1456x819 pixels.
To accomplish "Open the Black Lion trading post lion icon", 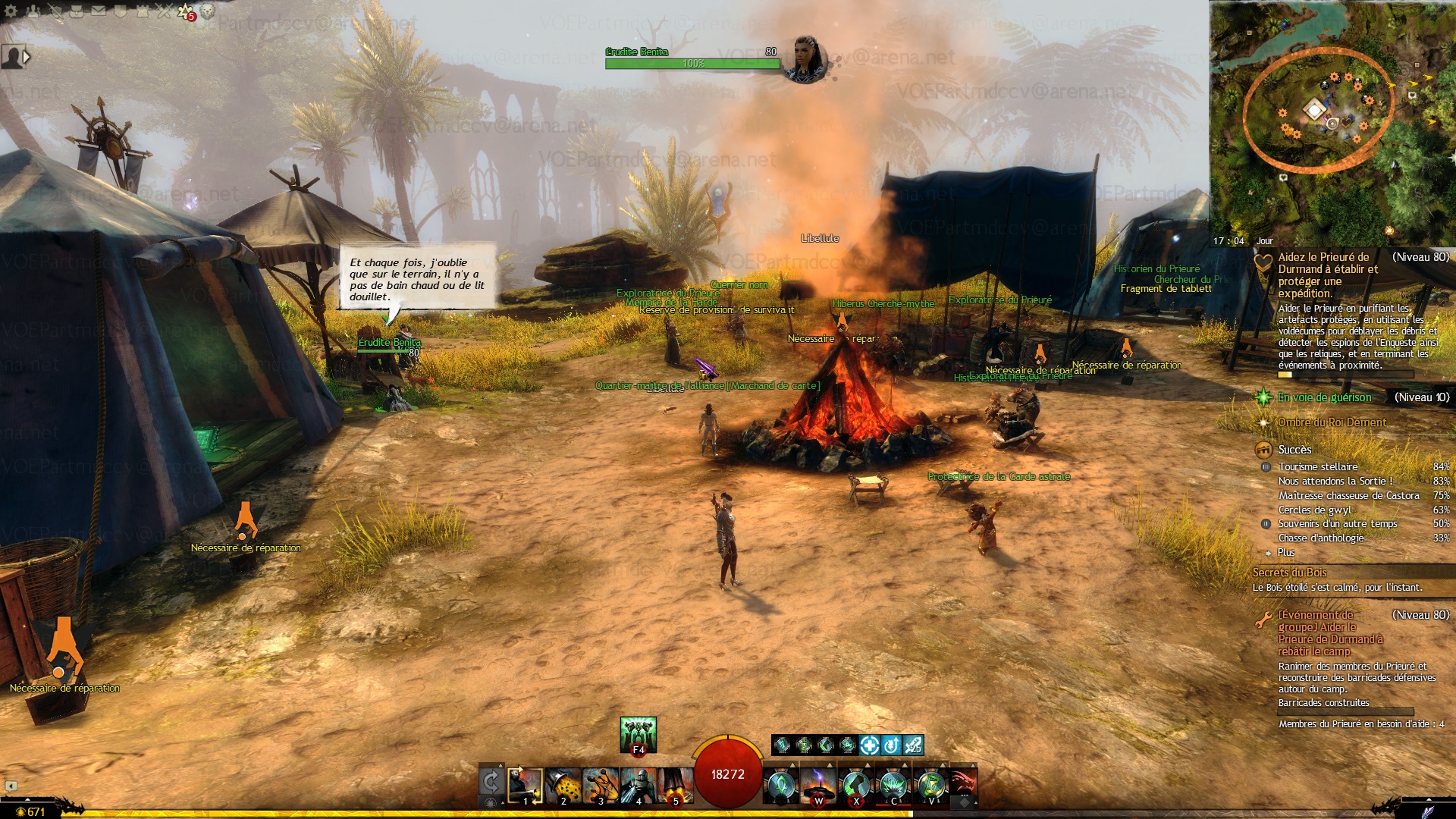I will (207, 11).
